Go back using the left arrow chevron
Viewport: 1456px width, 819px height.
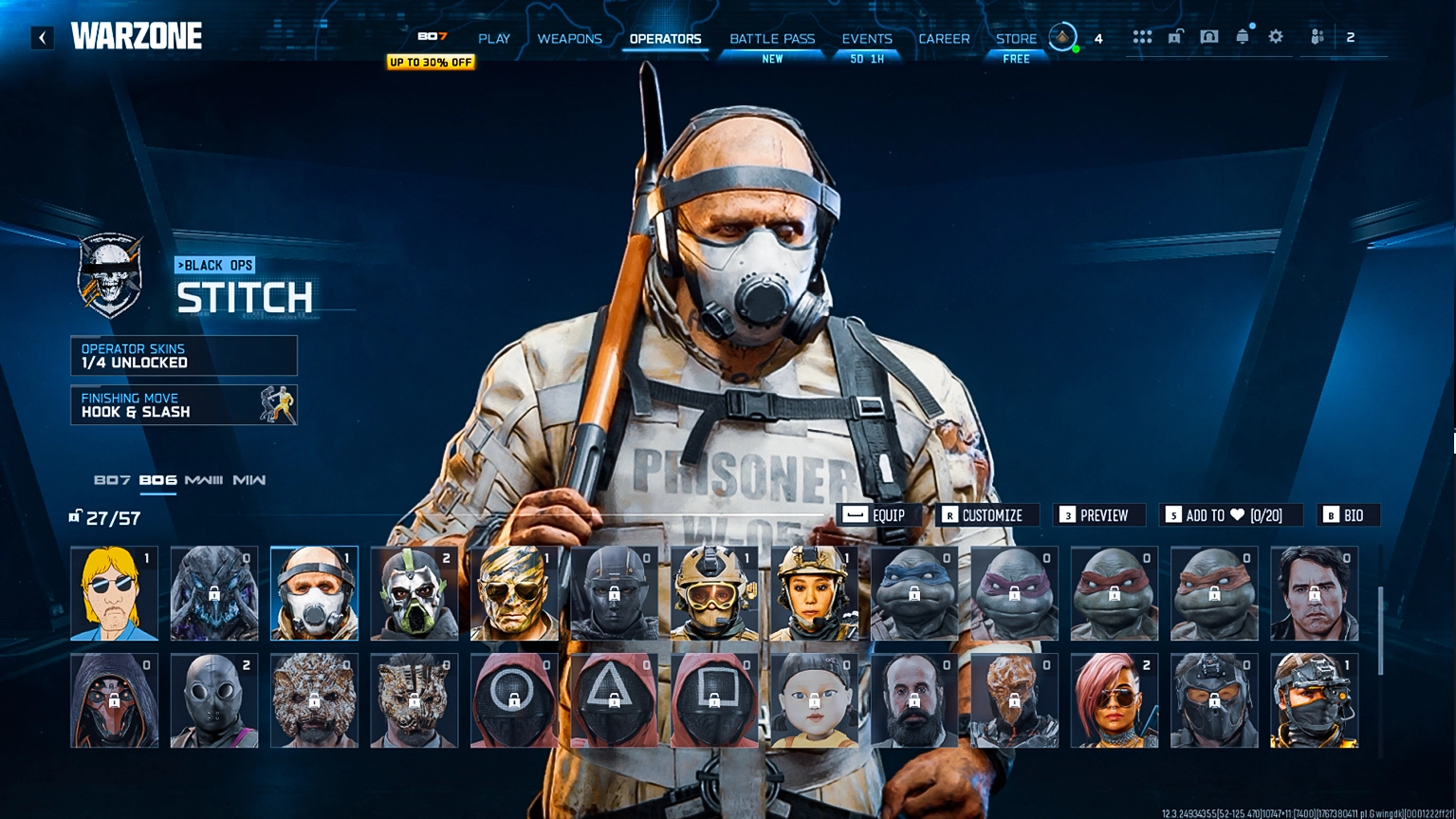click(40, 36)
